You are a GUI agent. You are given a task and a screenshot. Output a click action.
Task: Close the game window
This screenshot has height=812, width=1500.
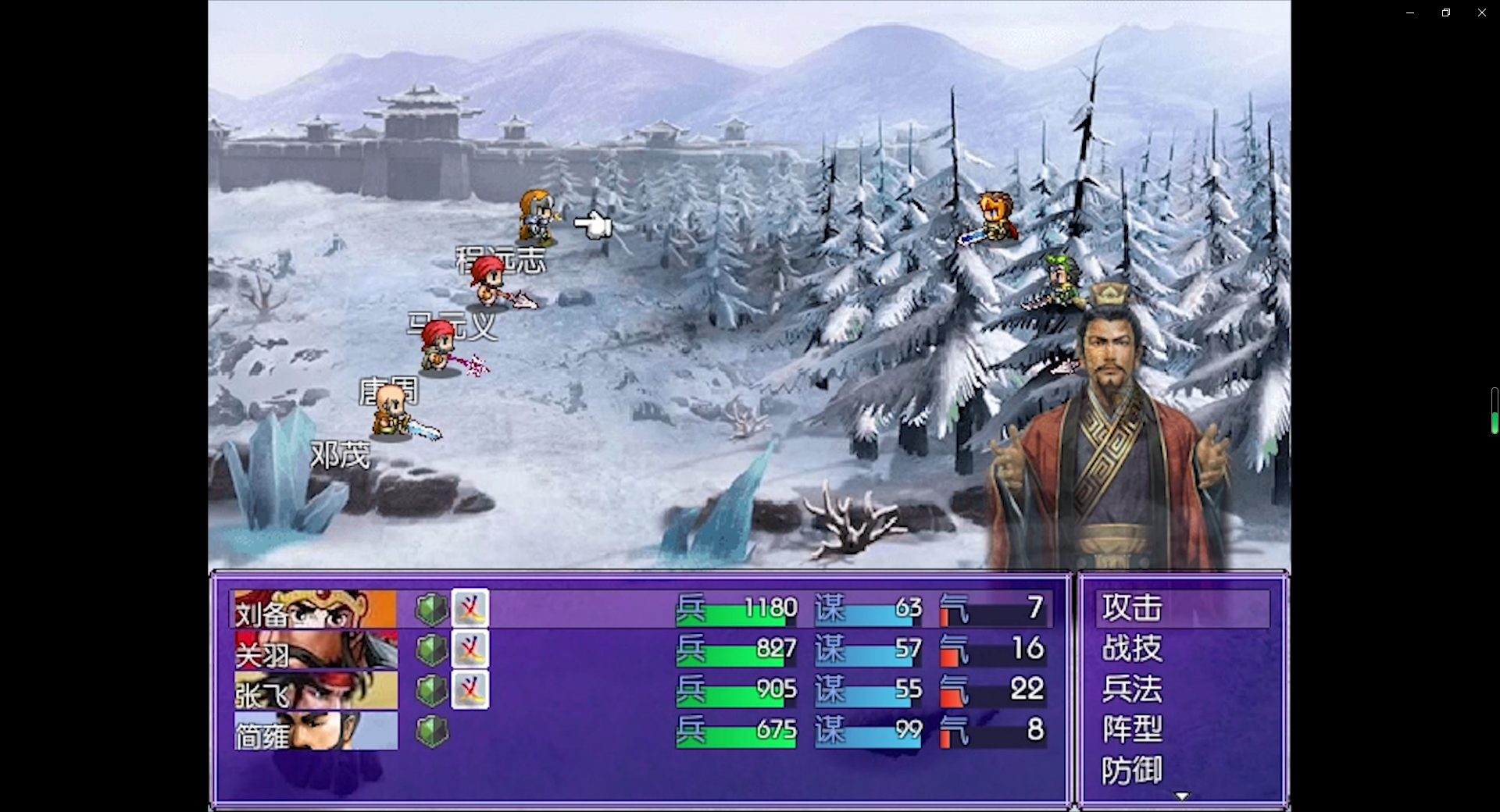1481,12
